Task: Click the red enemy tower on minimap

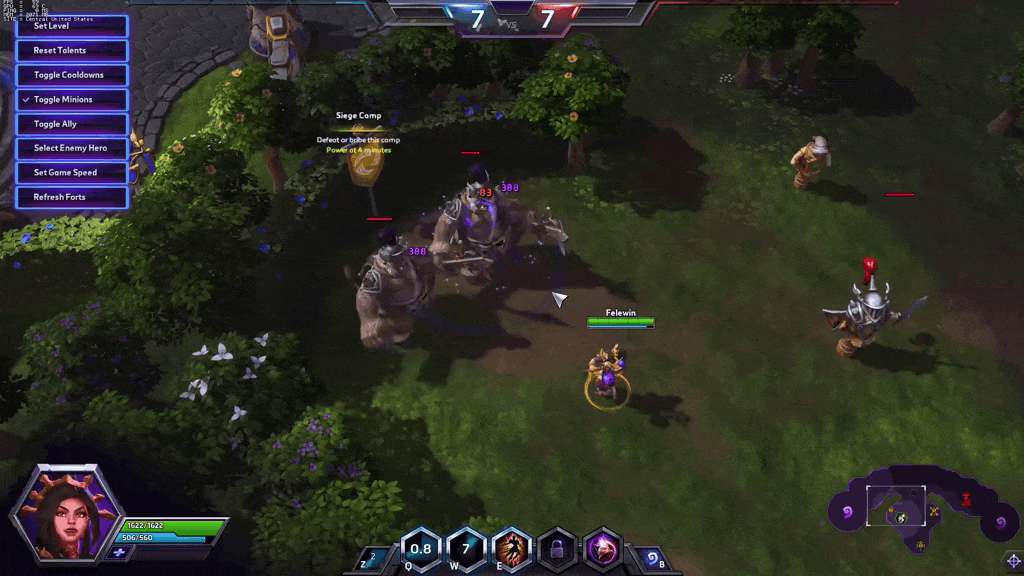Action: tap(966, 498)
